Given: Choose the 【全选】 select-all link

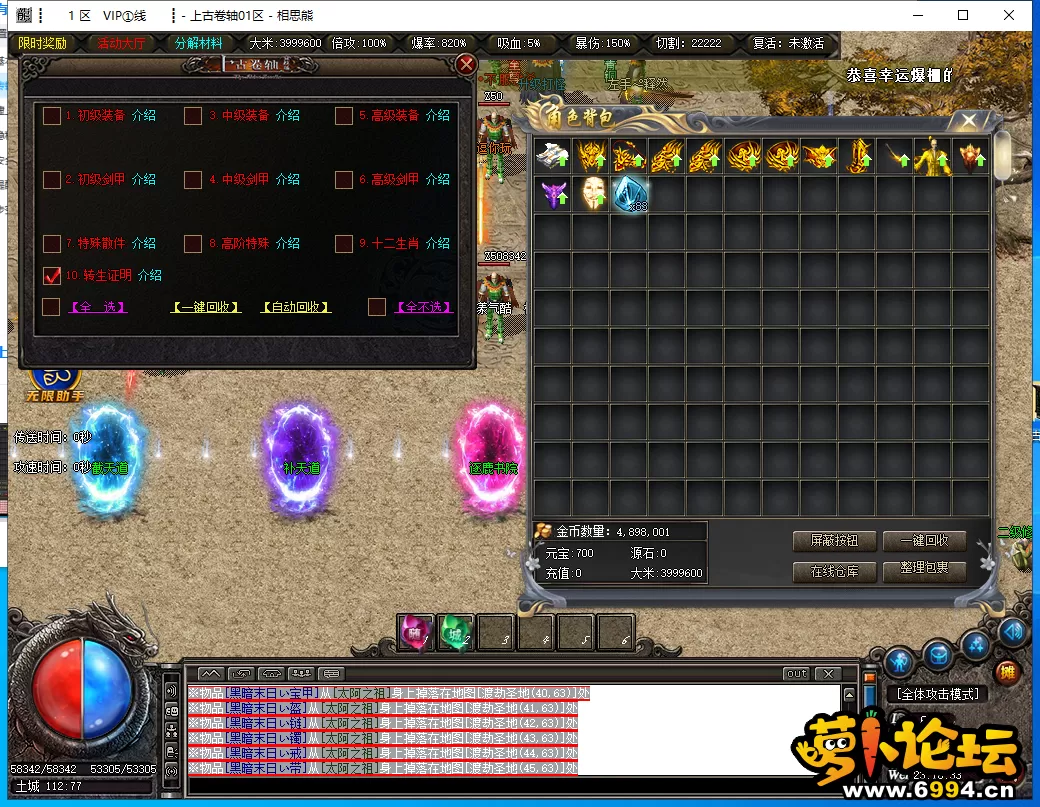Looking at the screenshot, I should [98, 308].
